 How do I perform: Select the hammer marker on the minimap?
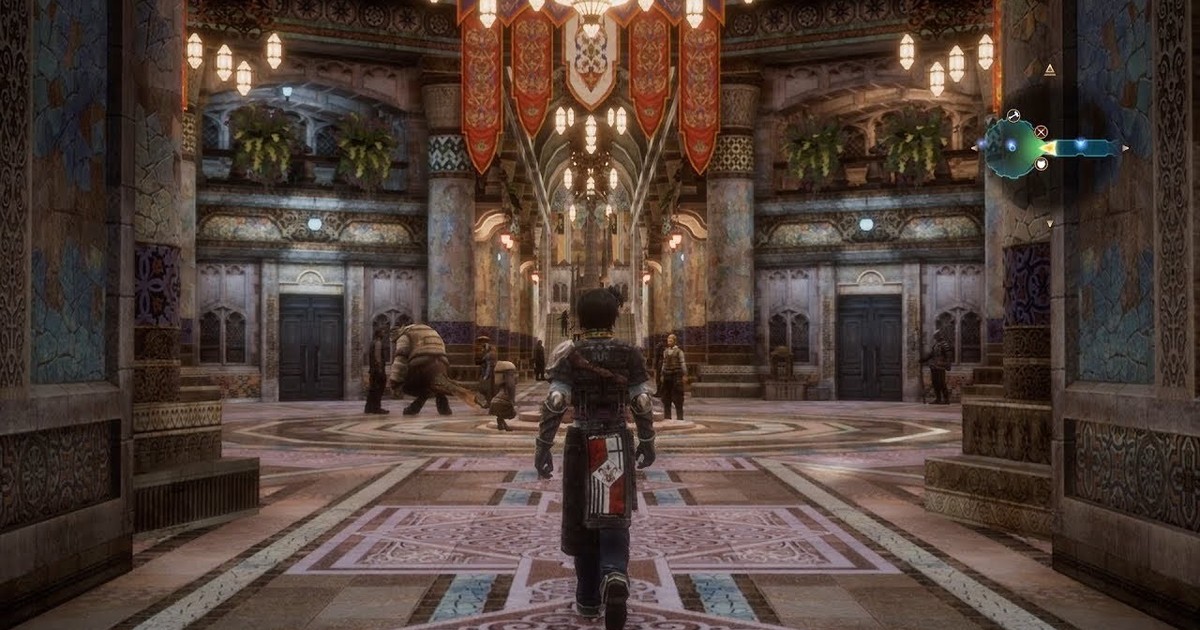point(1013,115)
